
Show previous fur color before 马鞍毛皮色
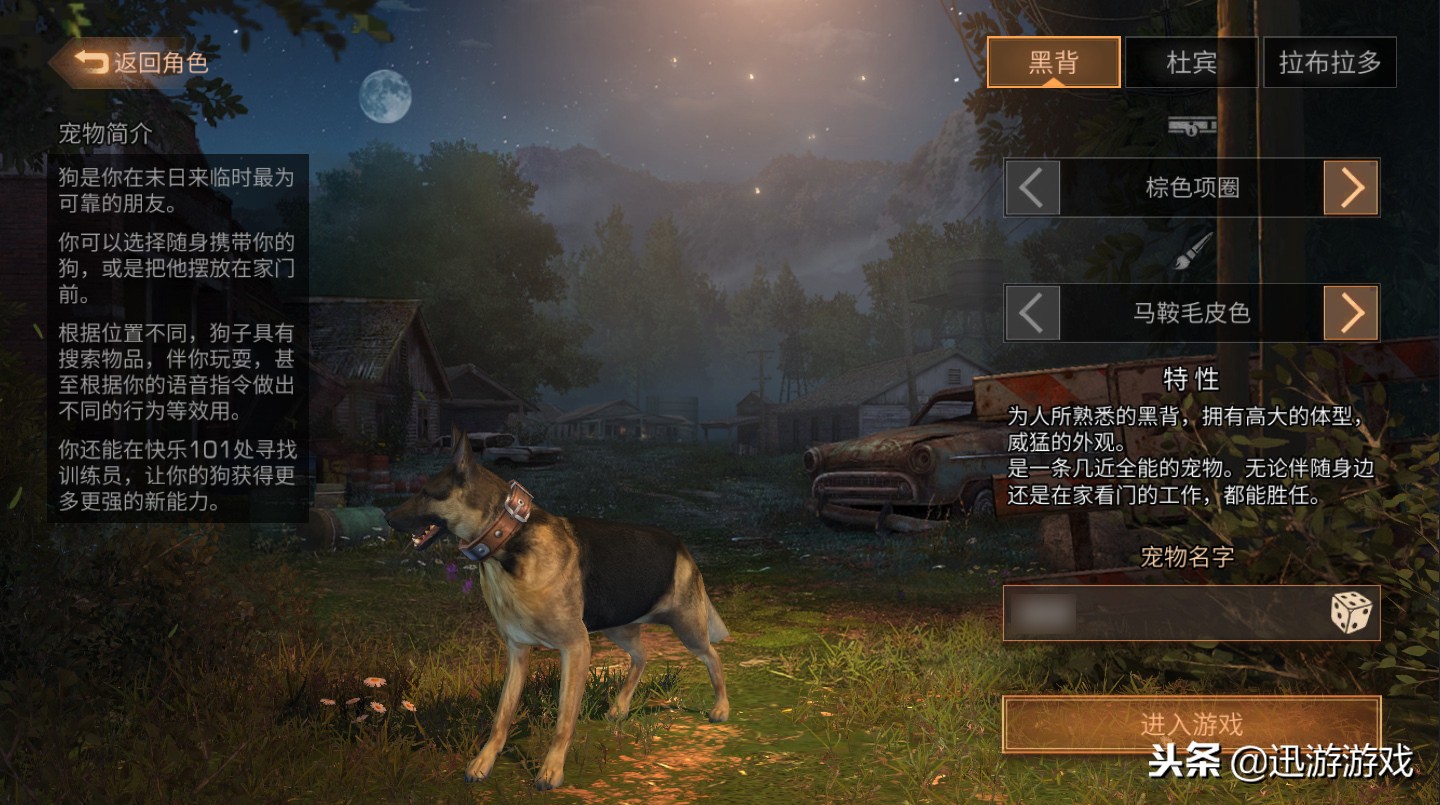click(x=1032, y=313)
